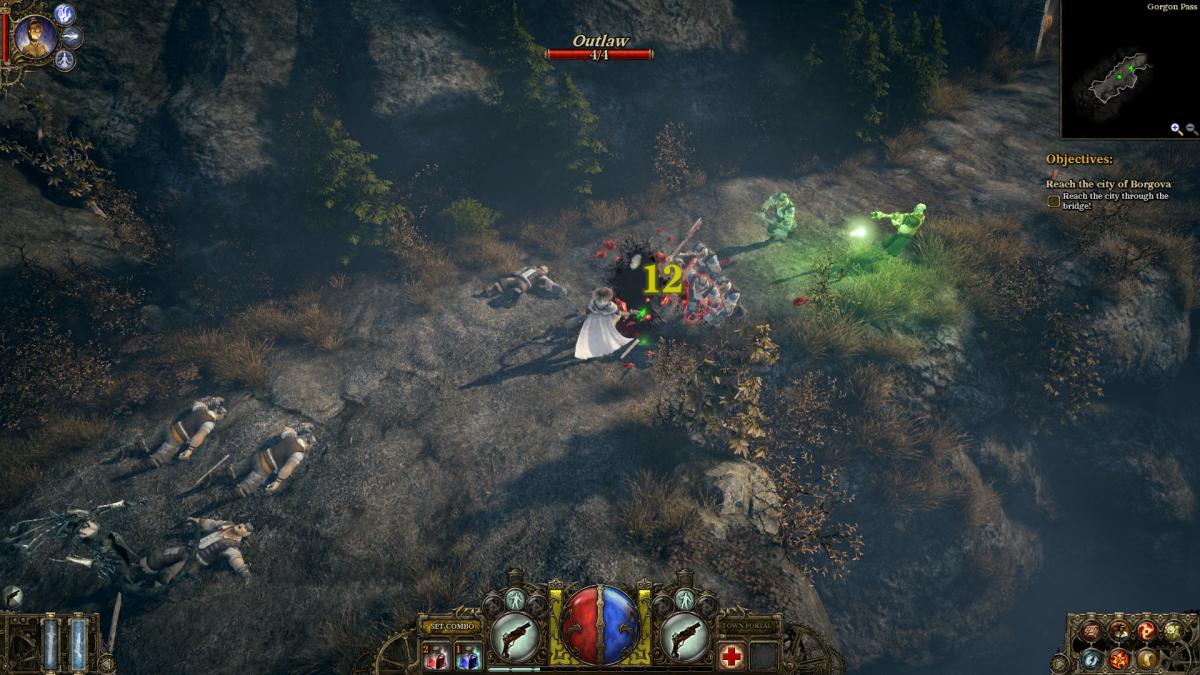
Task: Zoom out on the minimap
Action: [1191, 129]
